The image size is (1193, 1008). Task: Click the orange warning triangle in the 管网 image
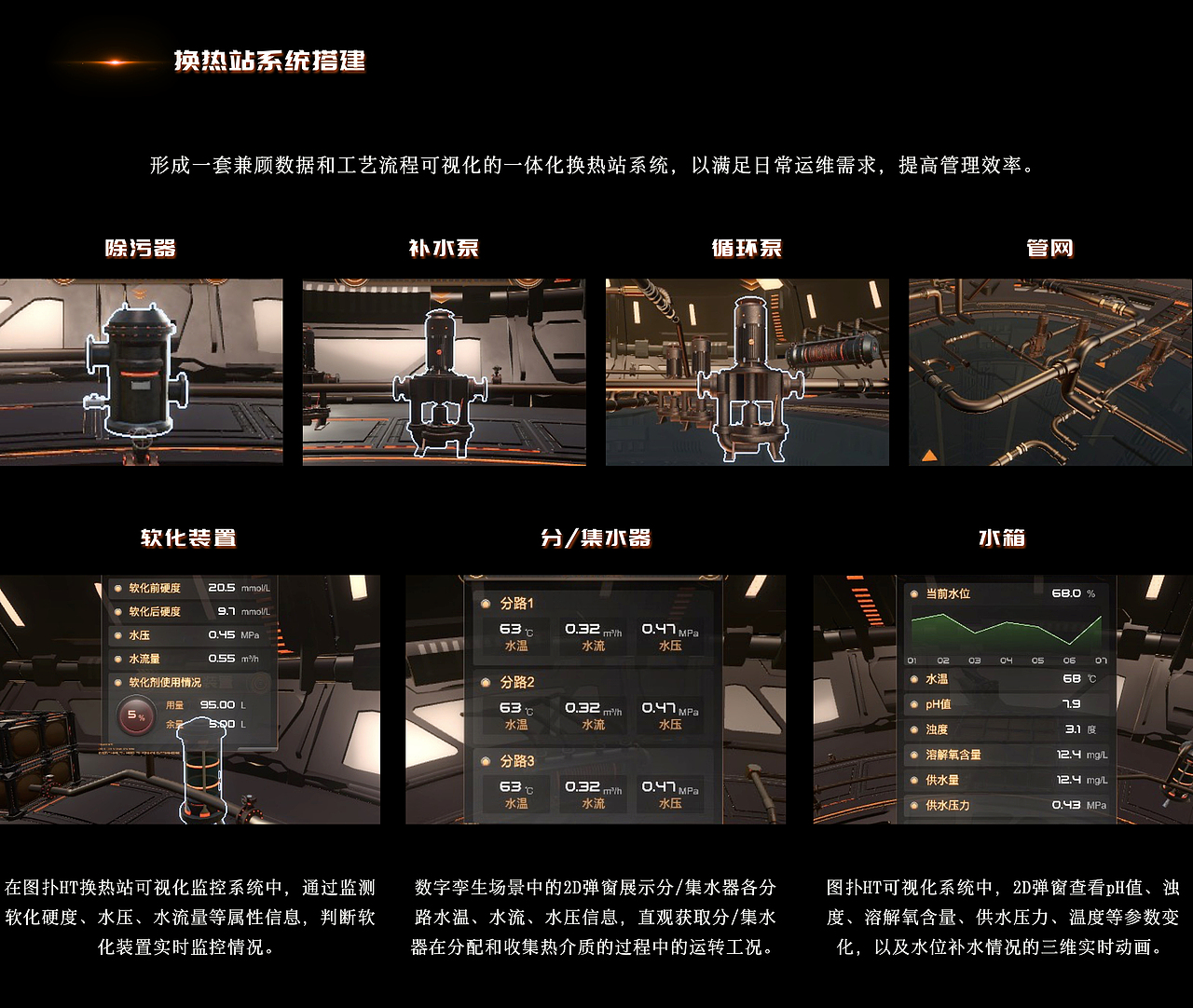tap(929, 455)
